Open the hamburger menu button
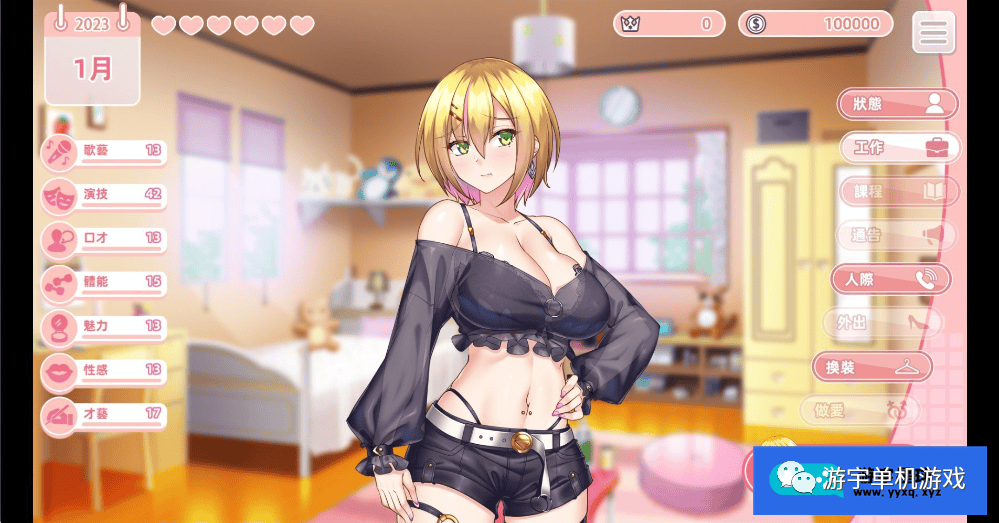Image resolution: width=999 pixels, height=523 pixels. 933,33
